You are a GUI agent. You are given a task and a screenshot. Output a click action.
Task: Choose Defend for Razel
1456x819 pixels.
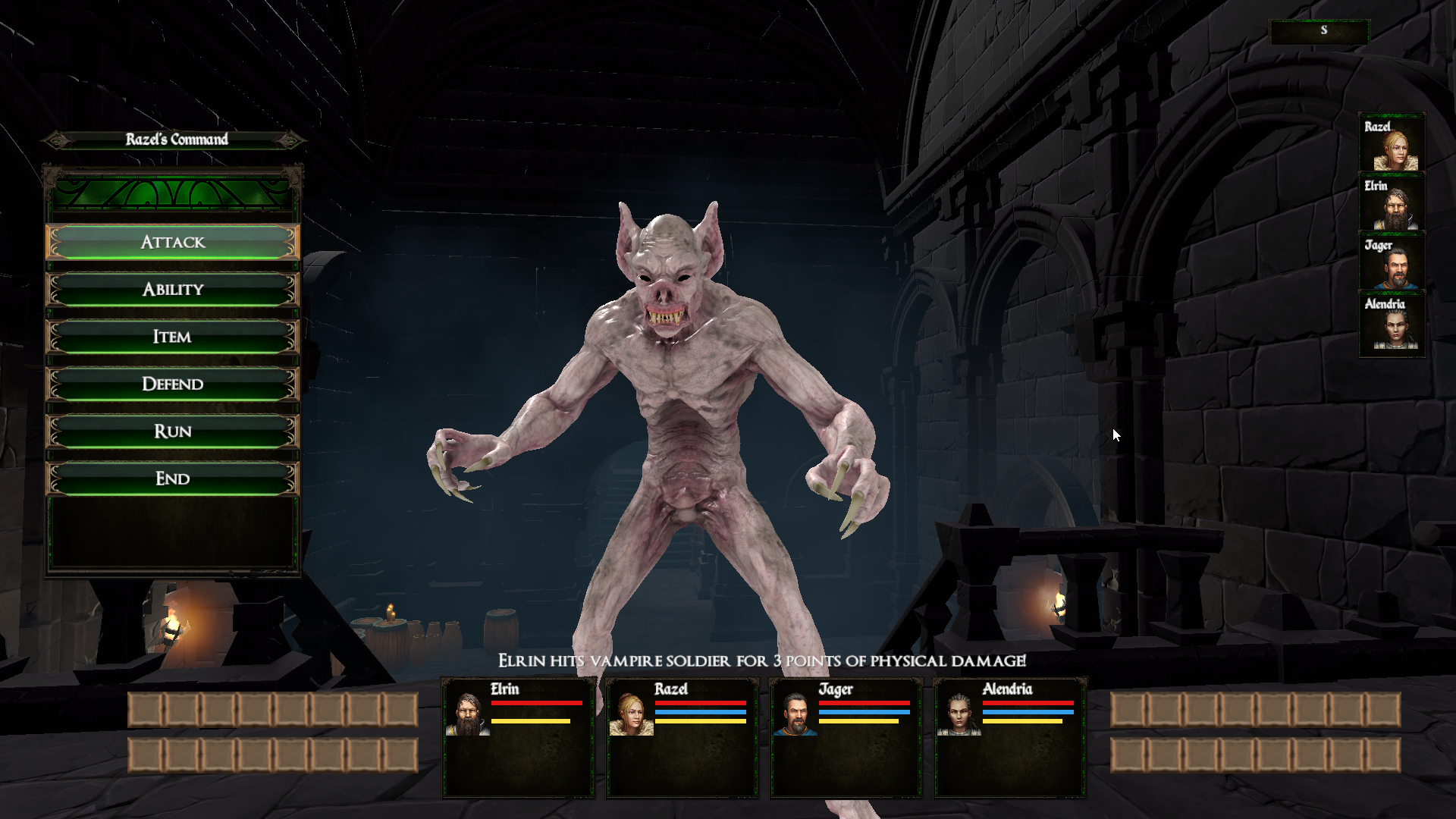[173, 384]
